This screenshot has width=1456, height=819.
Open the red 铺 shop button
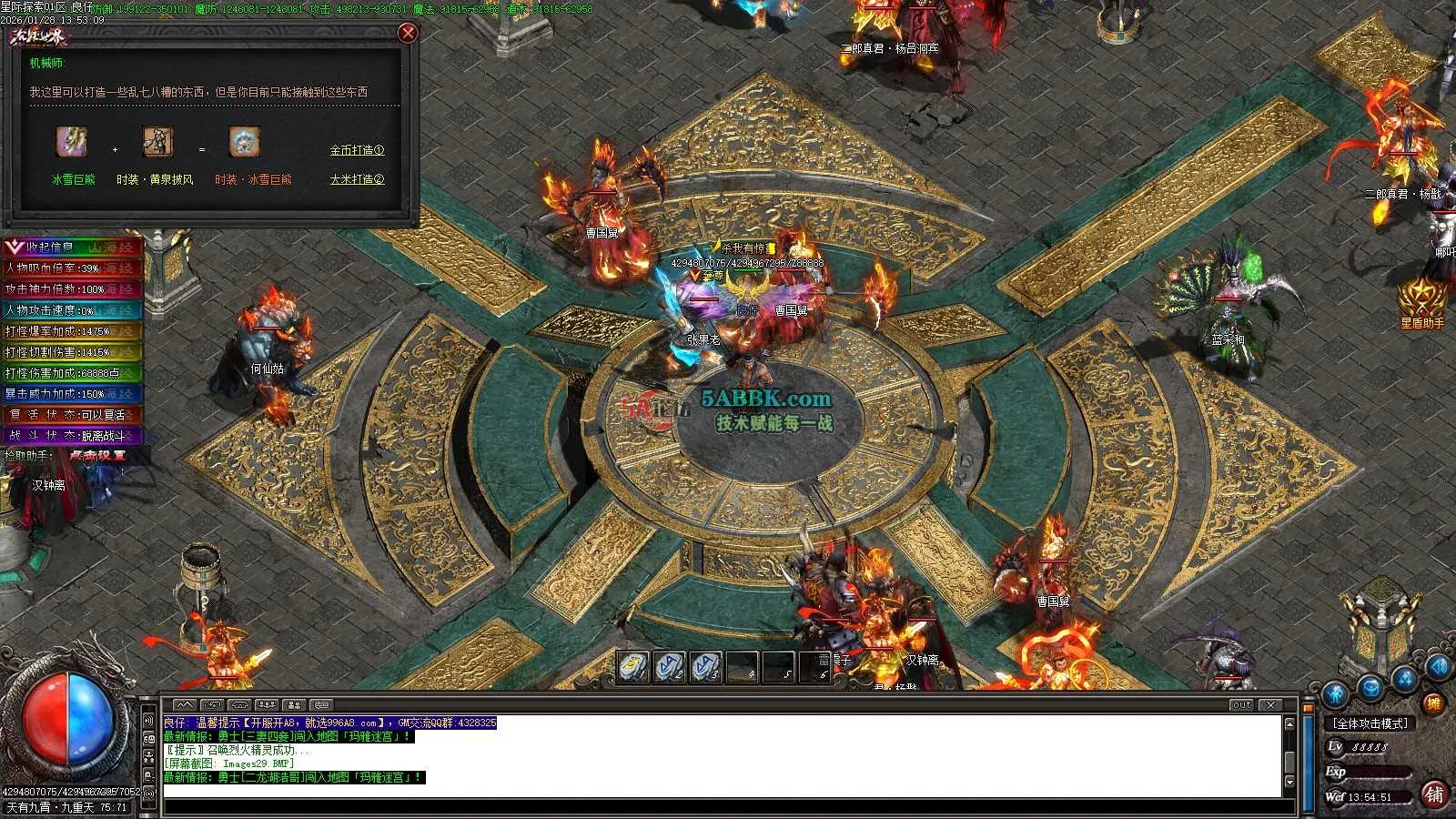click(x=1435, y=794)
